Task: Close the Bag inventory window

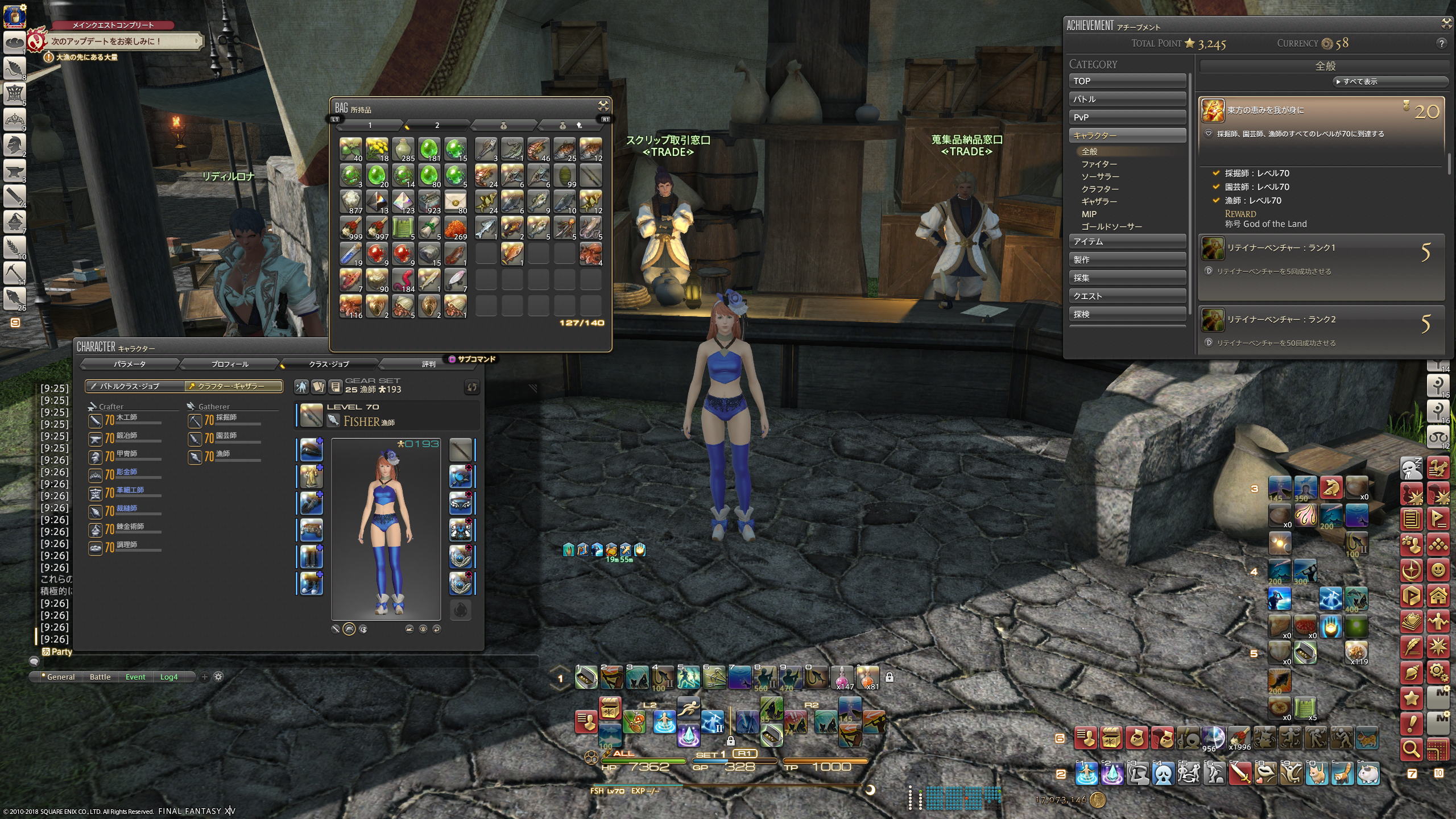Action: tap(603, 106)
